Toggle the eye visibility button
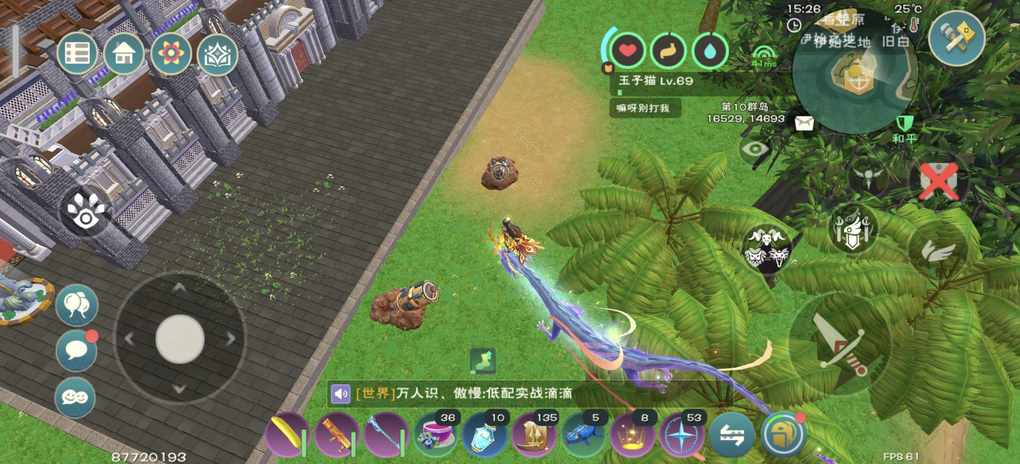Screen dimensions: 1020x464 pyautogui.click(x=757, y=150)
